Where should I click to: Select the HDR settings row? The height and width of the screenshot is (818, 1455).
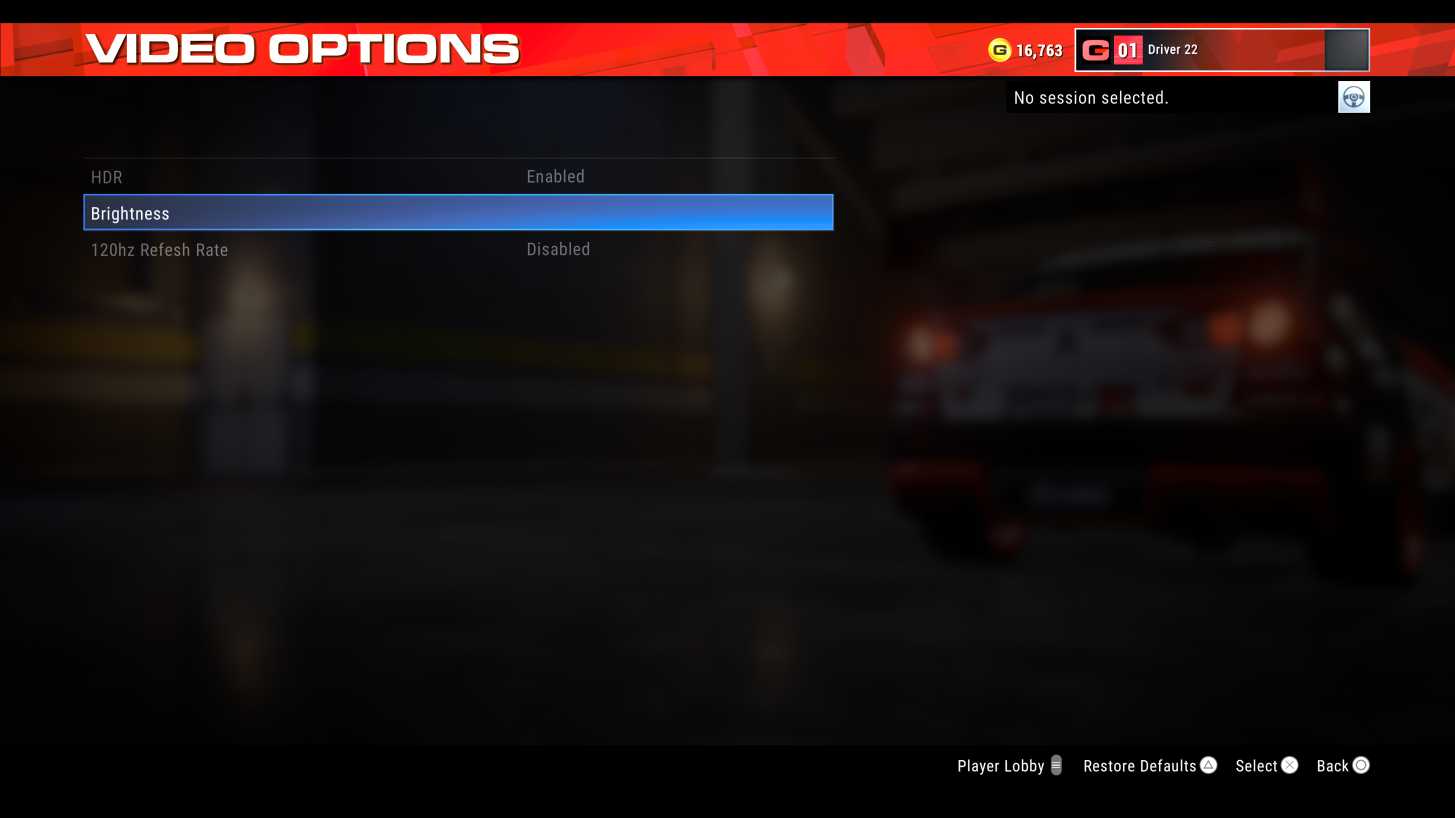click(458, 176)
